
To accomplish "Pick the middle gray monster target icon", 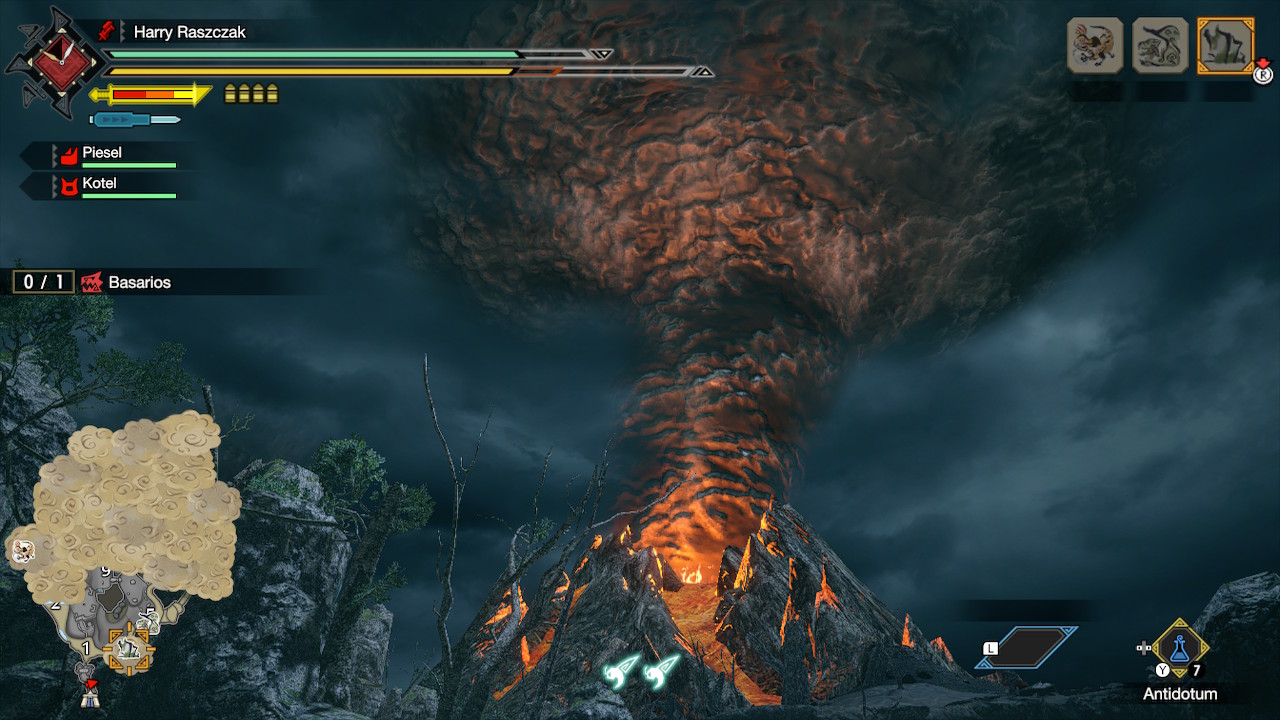I will pyautogui.click(x=1160, y=45).
